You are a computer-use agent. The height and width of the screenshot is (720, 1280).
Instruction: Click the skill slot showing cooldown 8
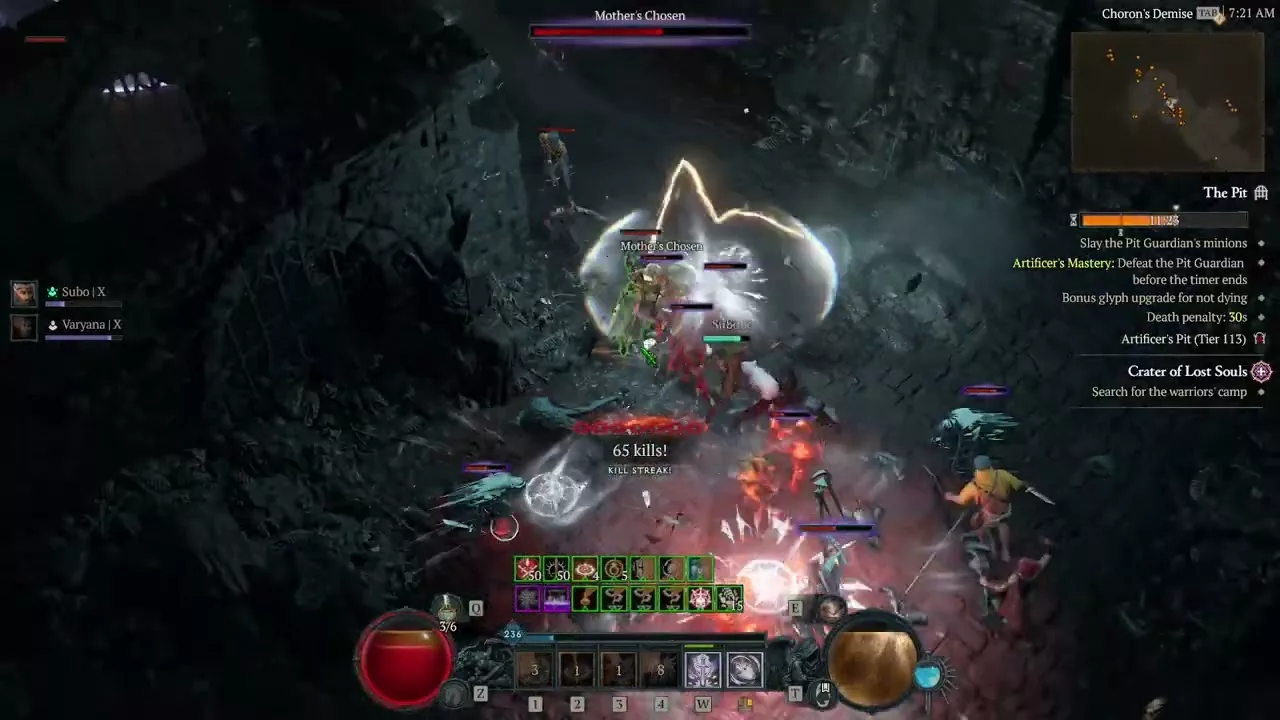pos(660,670)
